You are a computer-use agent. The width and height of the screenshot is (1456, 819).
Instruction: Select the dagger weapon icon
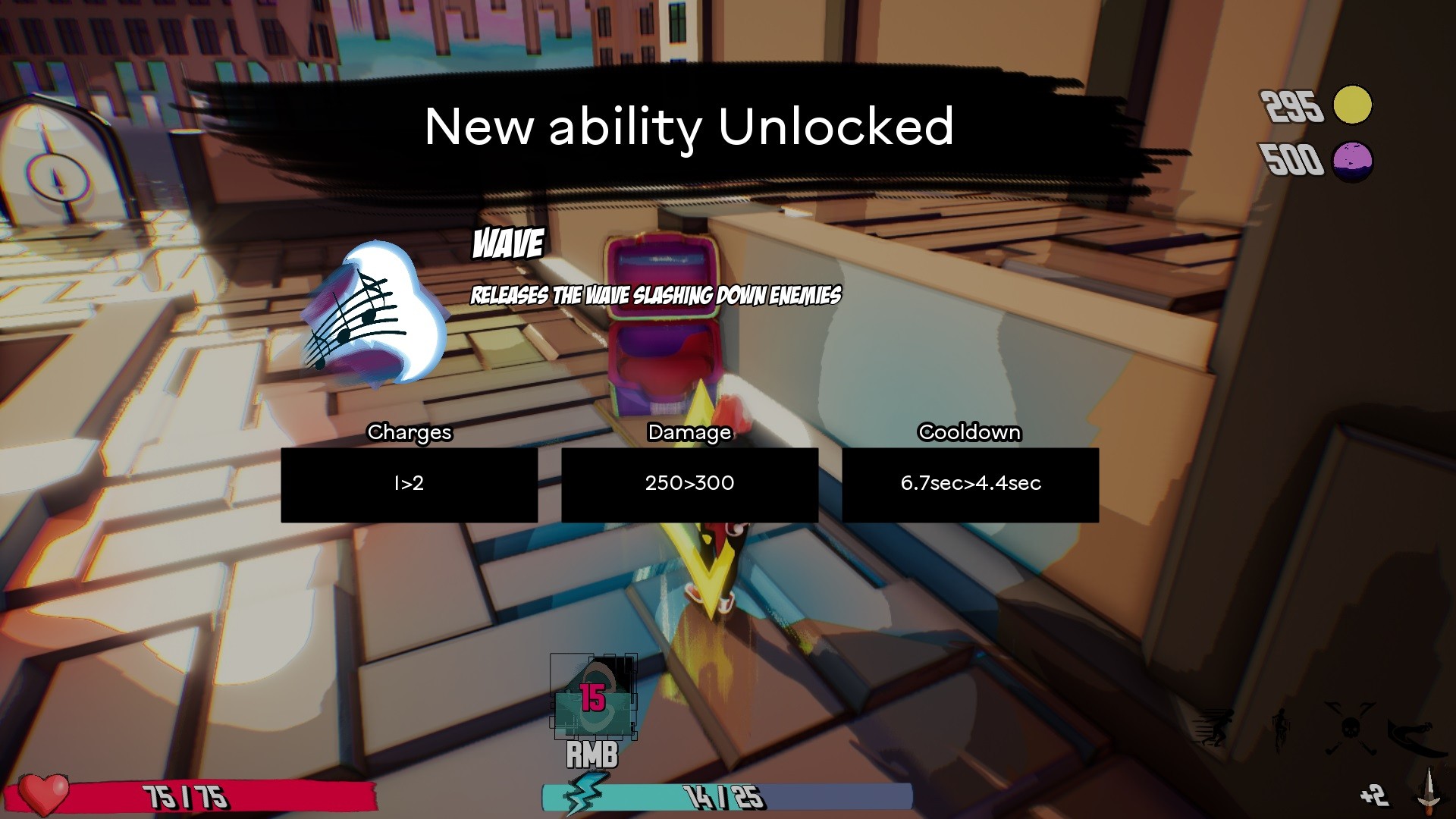(x=1429, y=789)
